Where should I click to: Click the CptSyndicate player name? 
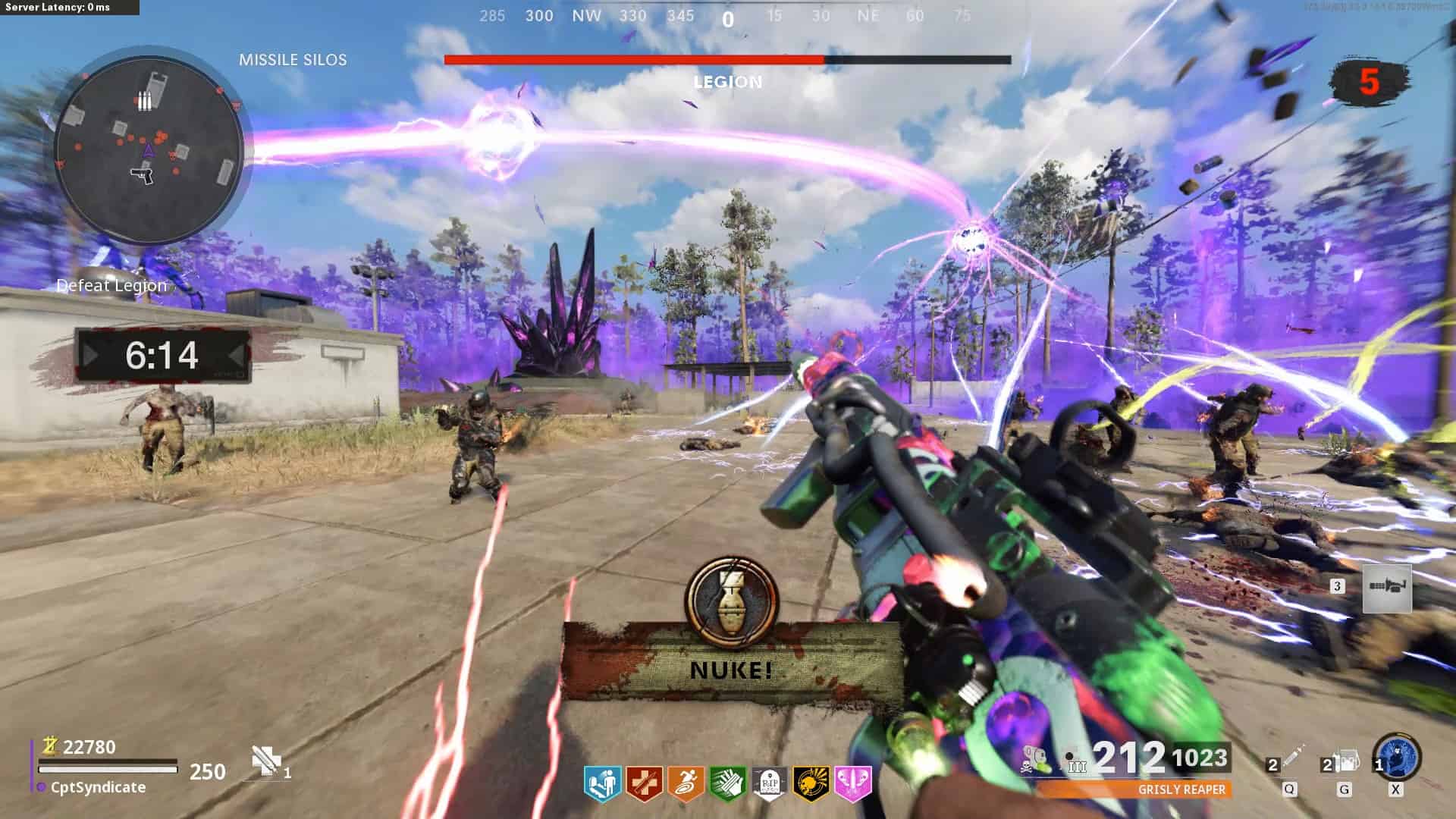click(x=98, y=788)
